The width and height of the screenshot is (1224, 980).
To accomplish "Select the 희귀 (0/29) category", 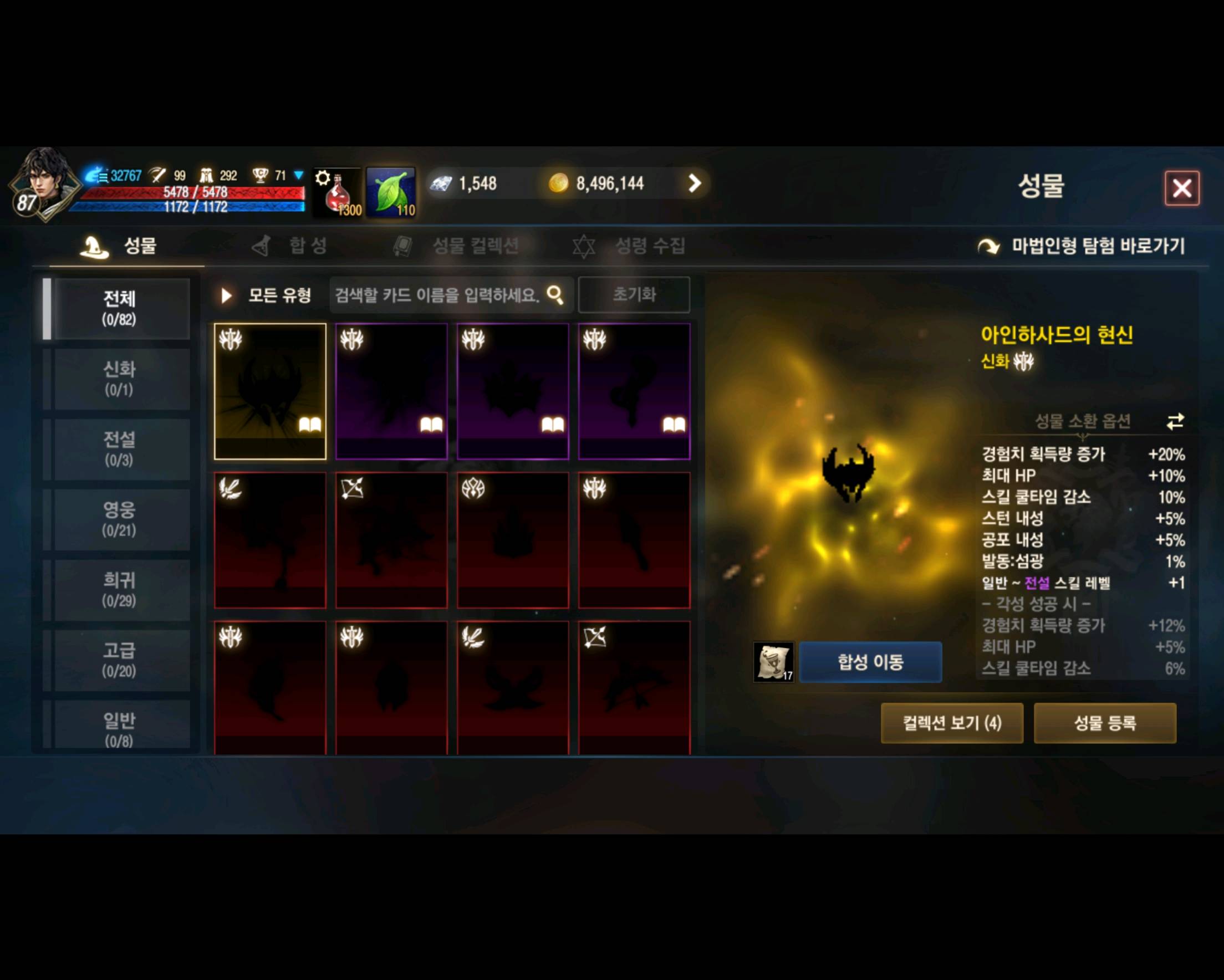I will point(119,590).
